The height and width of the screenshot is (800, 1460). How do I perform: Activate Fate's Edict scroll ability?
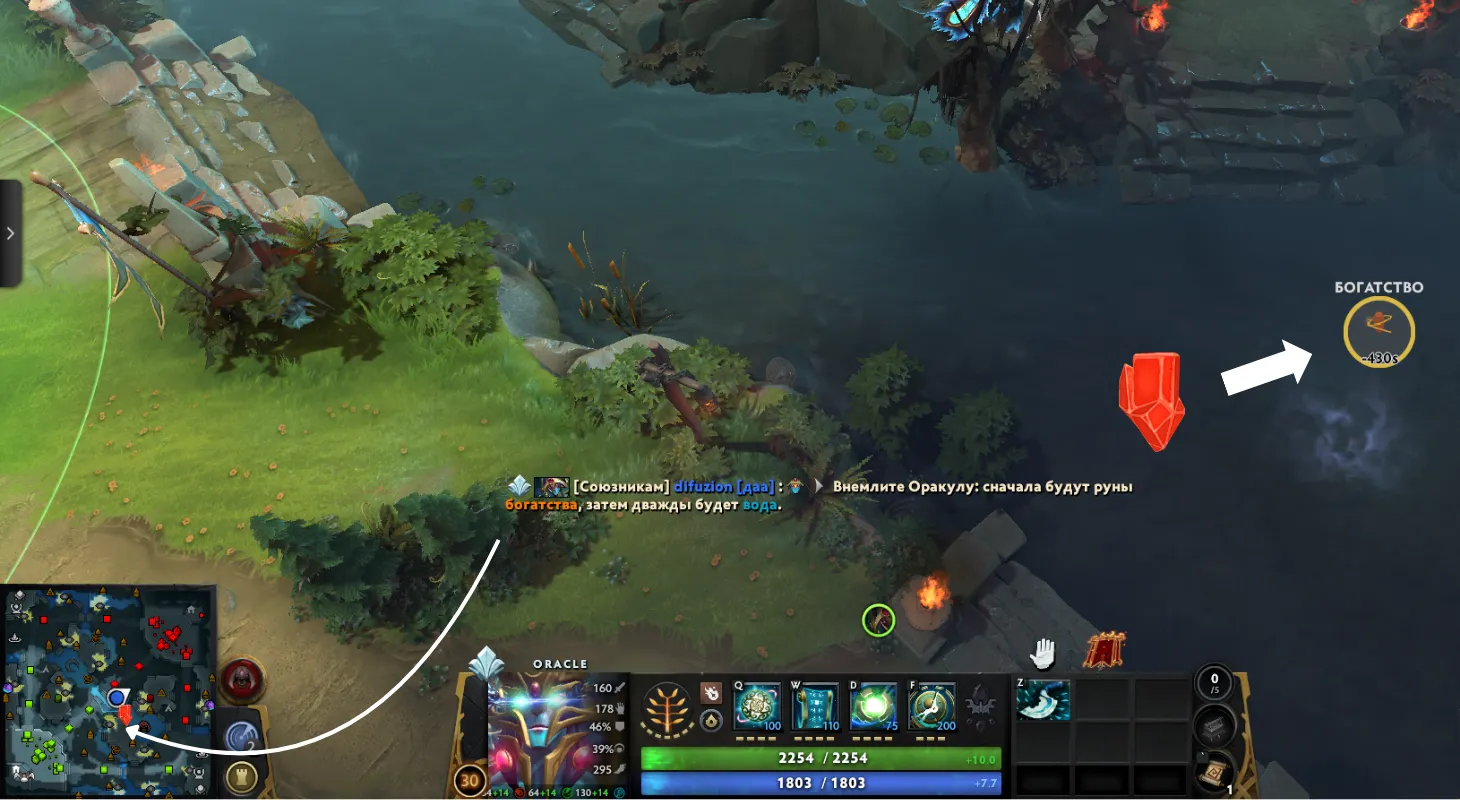(x=816, y=707)
